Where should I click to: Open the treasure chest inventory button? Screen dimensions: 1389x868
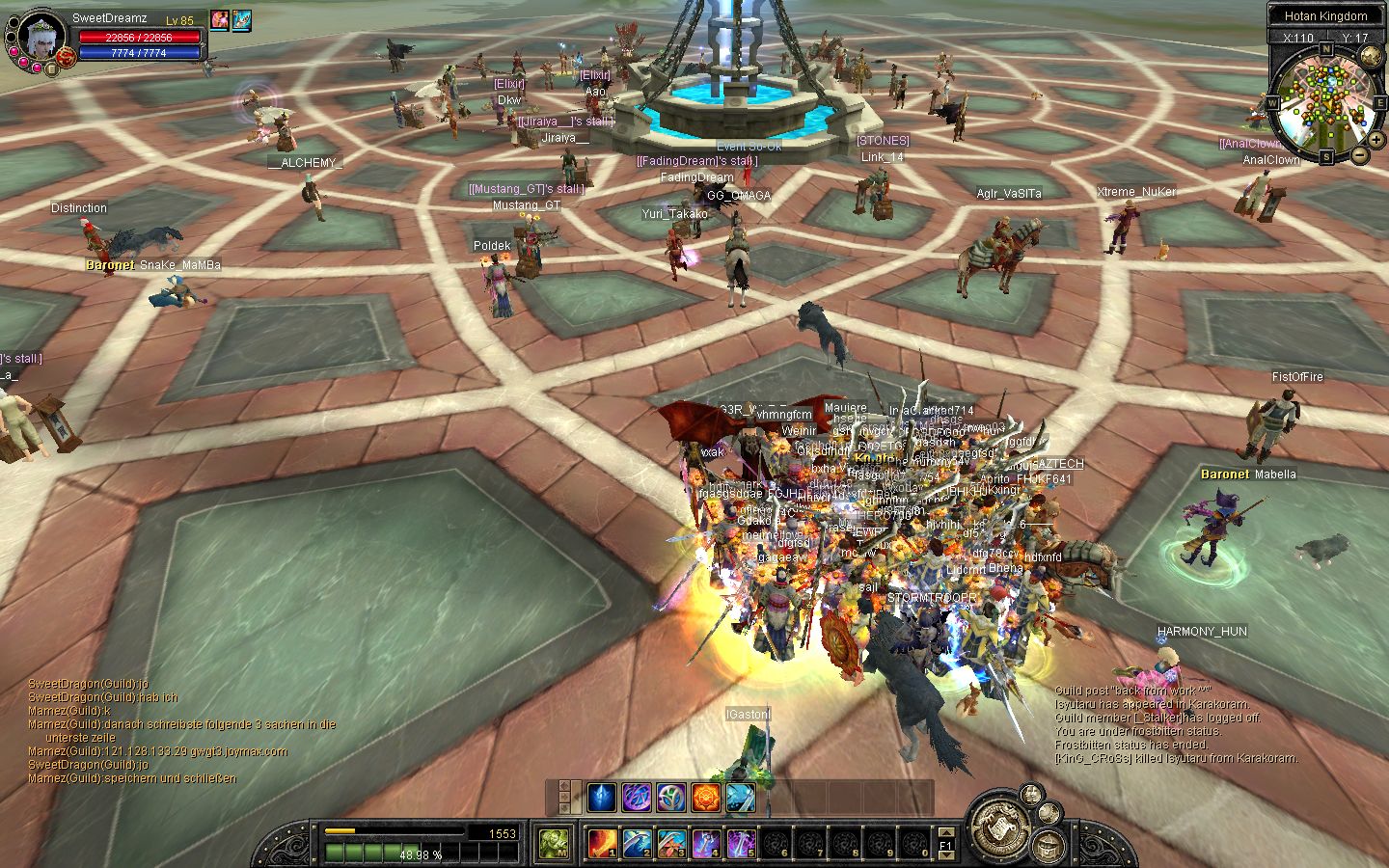(1048, 847)
